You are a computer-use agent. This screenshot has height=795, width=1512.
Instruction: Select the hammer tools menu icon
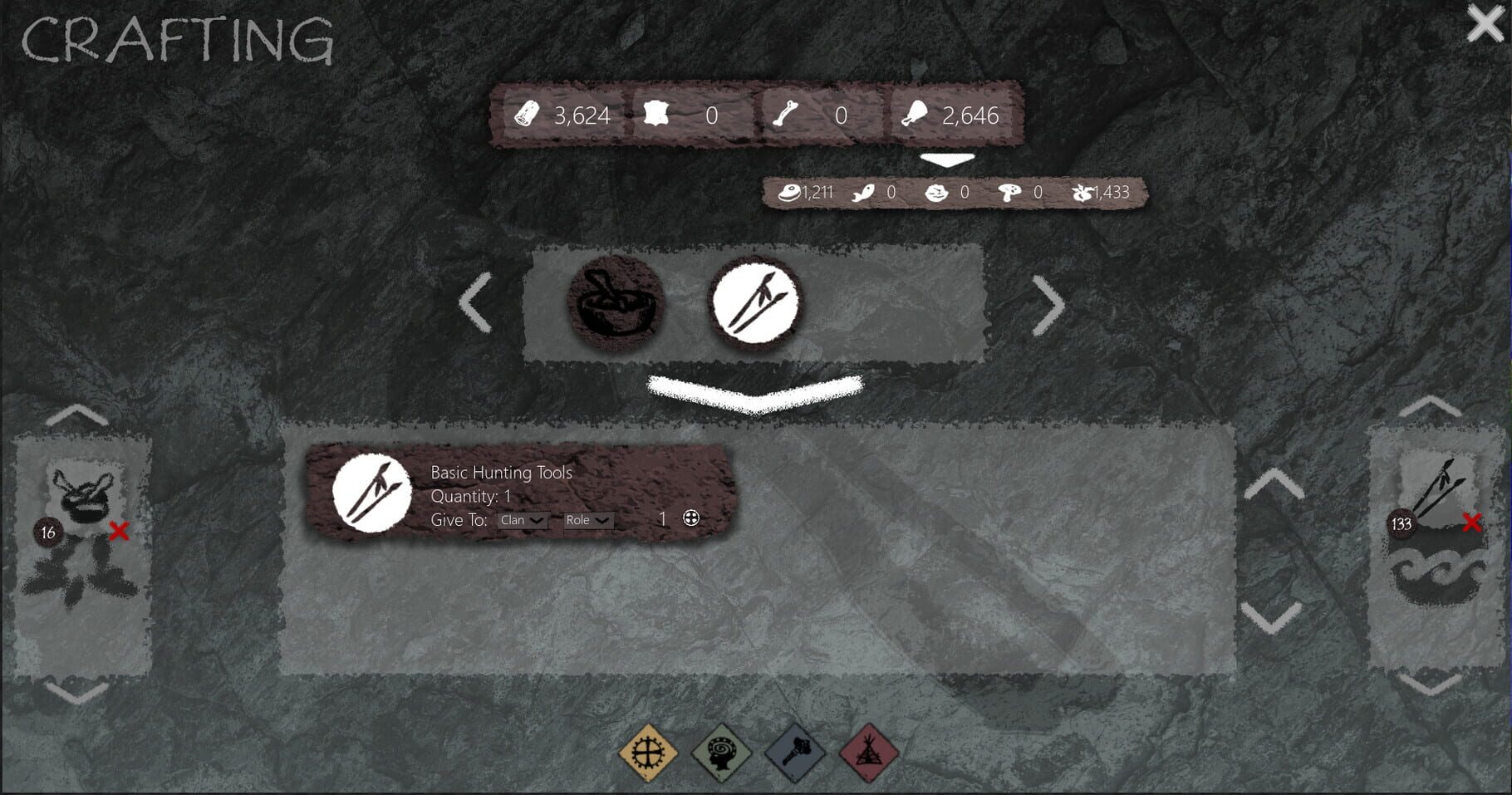click(x=796, y=754)
